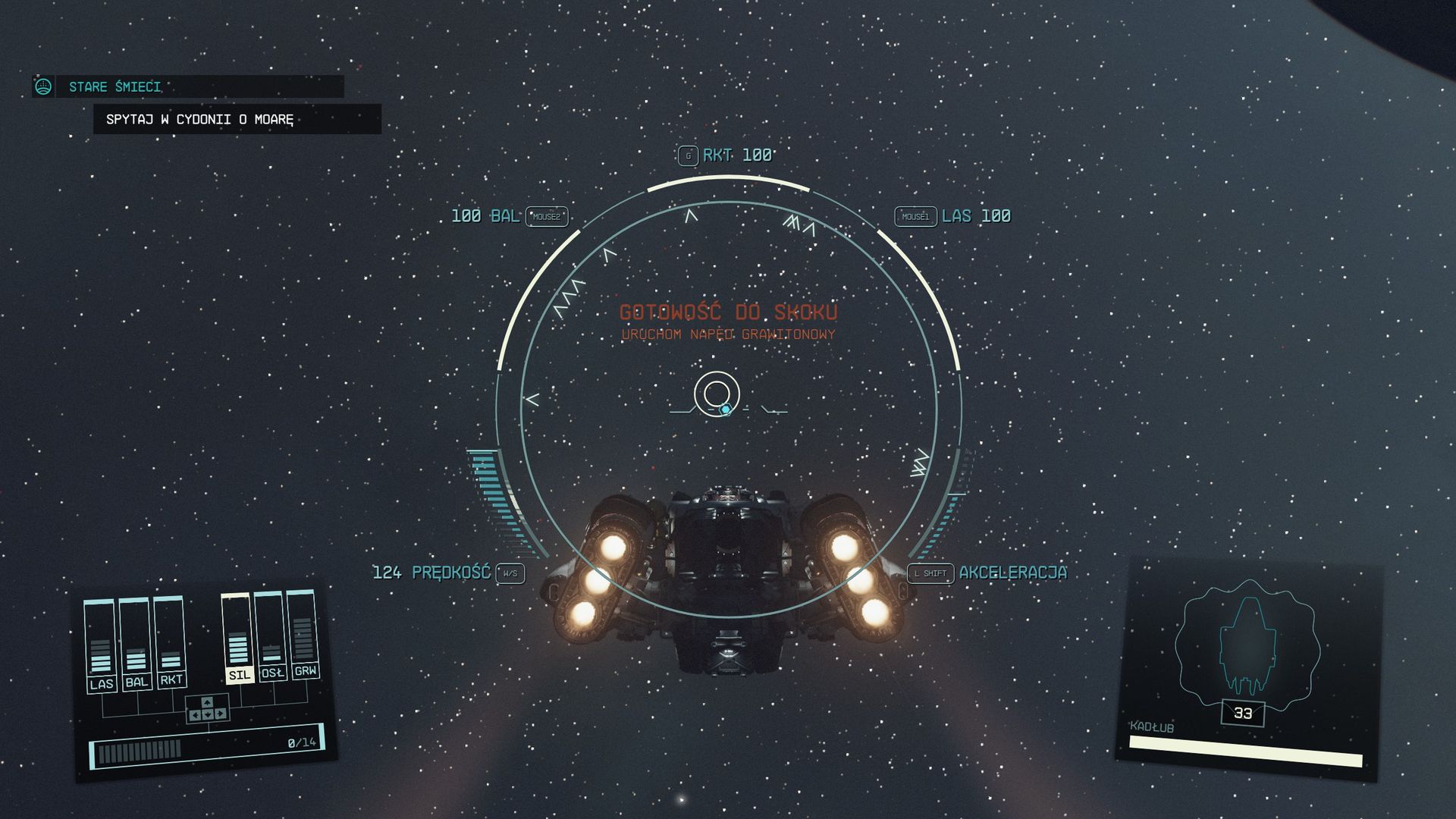Screen dimensions: 1456x819
Task: Open the Stare Śmieci quest tracker
Action: pyautogui.click(x=115, y=86)
